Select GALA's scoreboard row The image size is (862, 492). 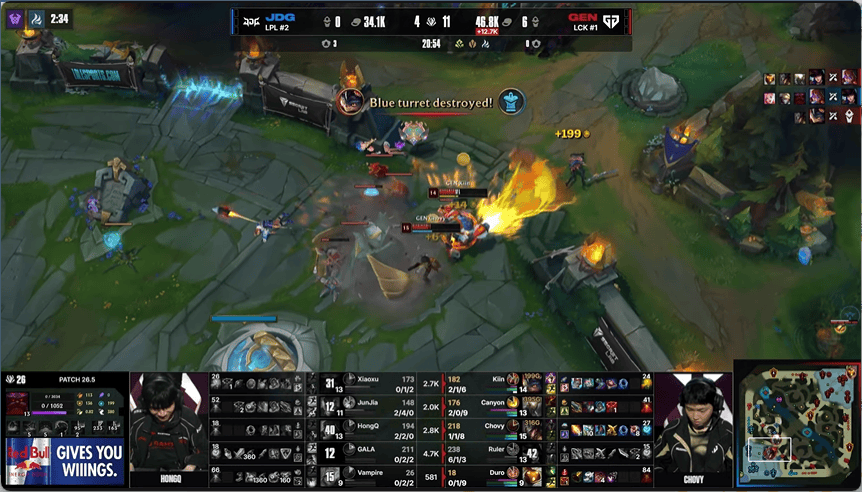368,451
